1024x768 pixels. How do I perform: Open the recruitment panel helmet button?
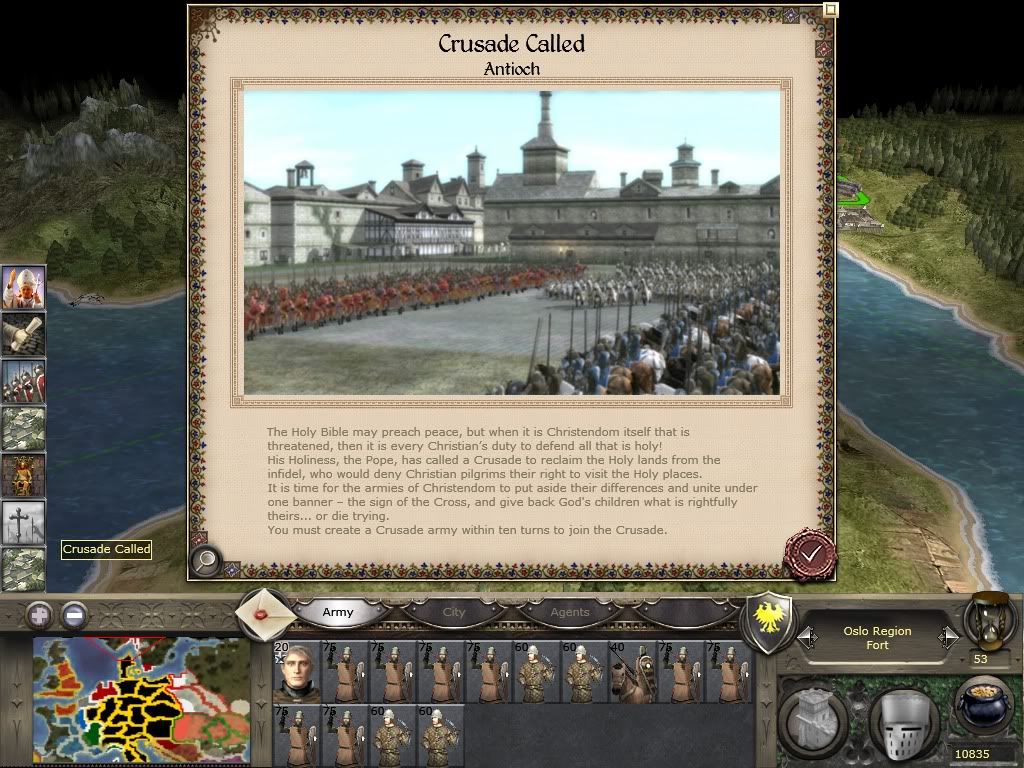point(903,718)
